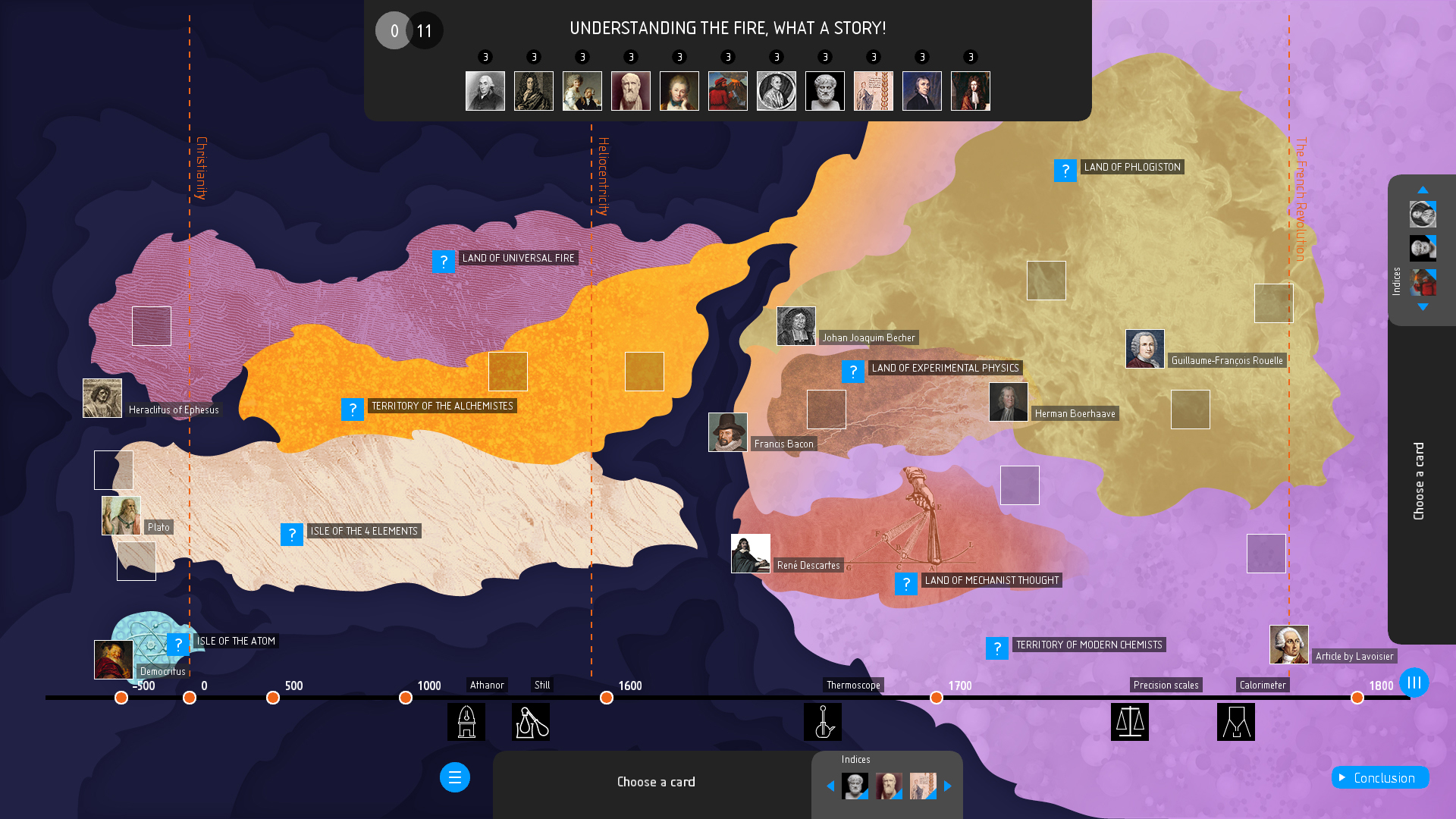The height and width of the screenshot is (819, 1456).
Task: Choose the Calorimeter icon
Action: (x=1236, y=722)
